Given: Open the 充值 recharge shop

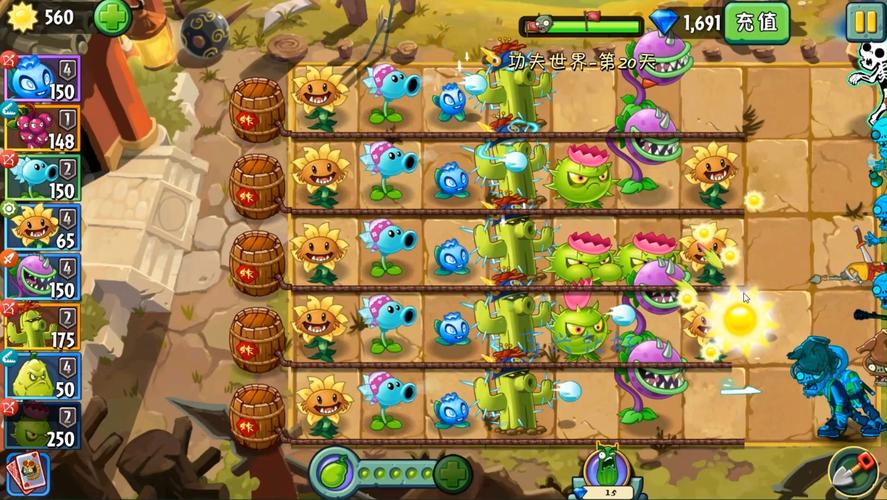Looking at the screenshot, I should tap(757, 21).
